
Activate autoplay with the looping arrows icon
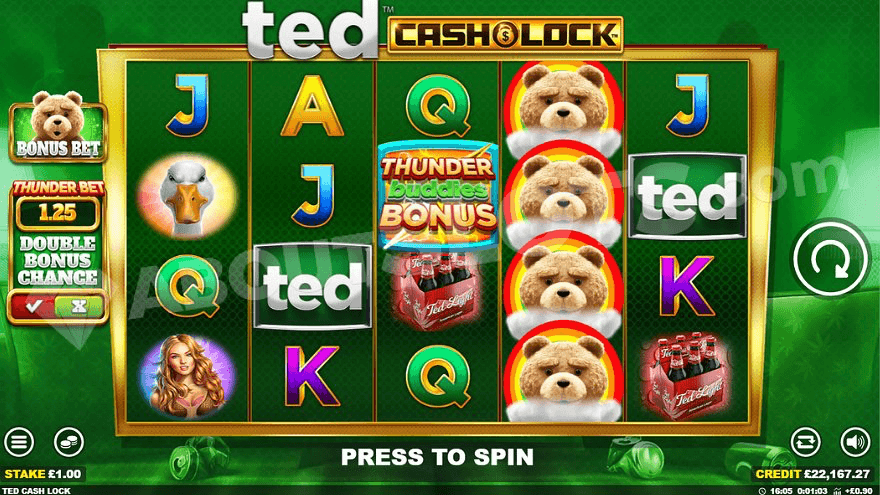805,442
